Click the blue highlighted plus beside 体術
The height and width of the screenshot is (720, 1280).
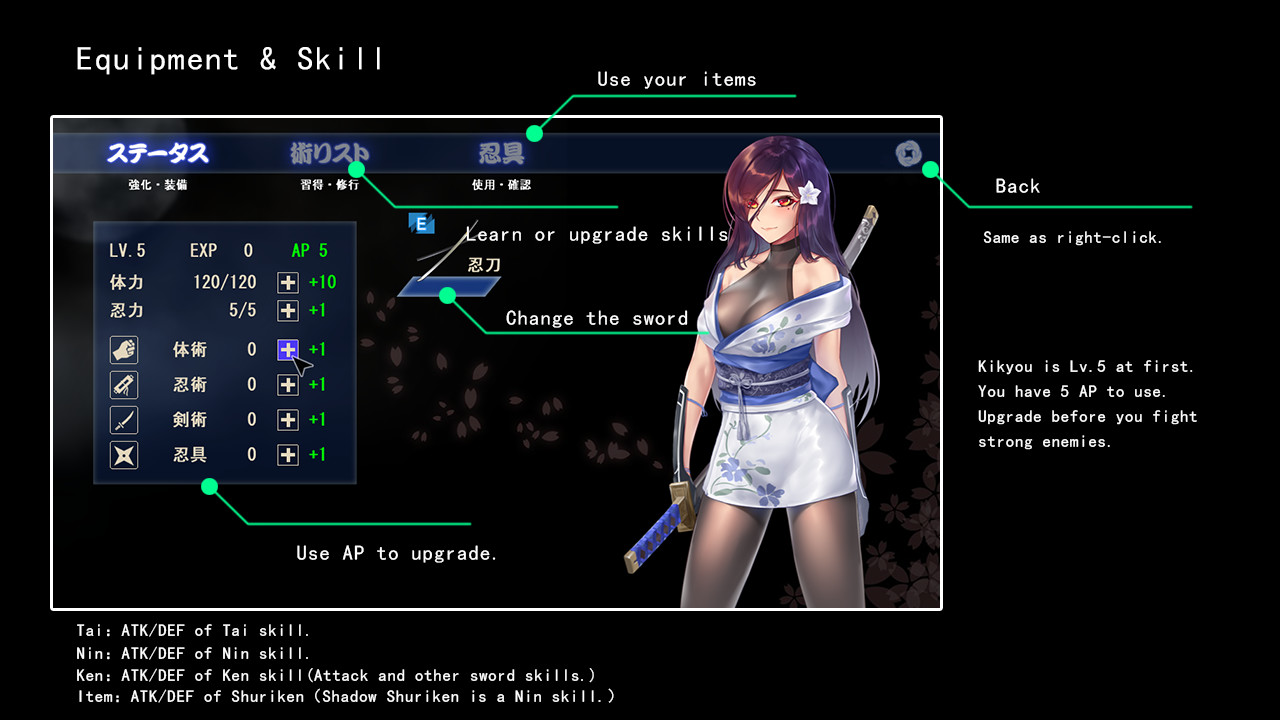tap(288, 349)
